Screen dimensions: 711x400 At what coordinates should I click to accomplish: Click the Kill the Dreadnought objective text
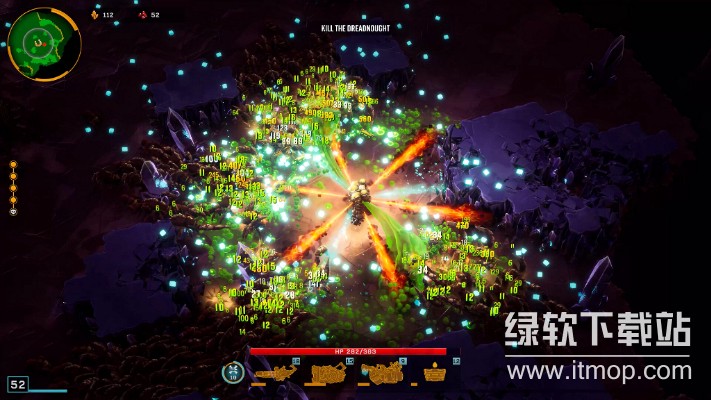coord(355,28)
